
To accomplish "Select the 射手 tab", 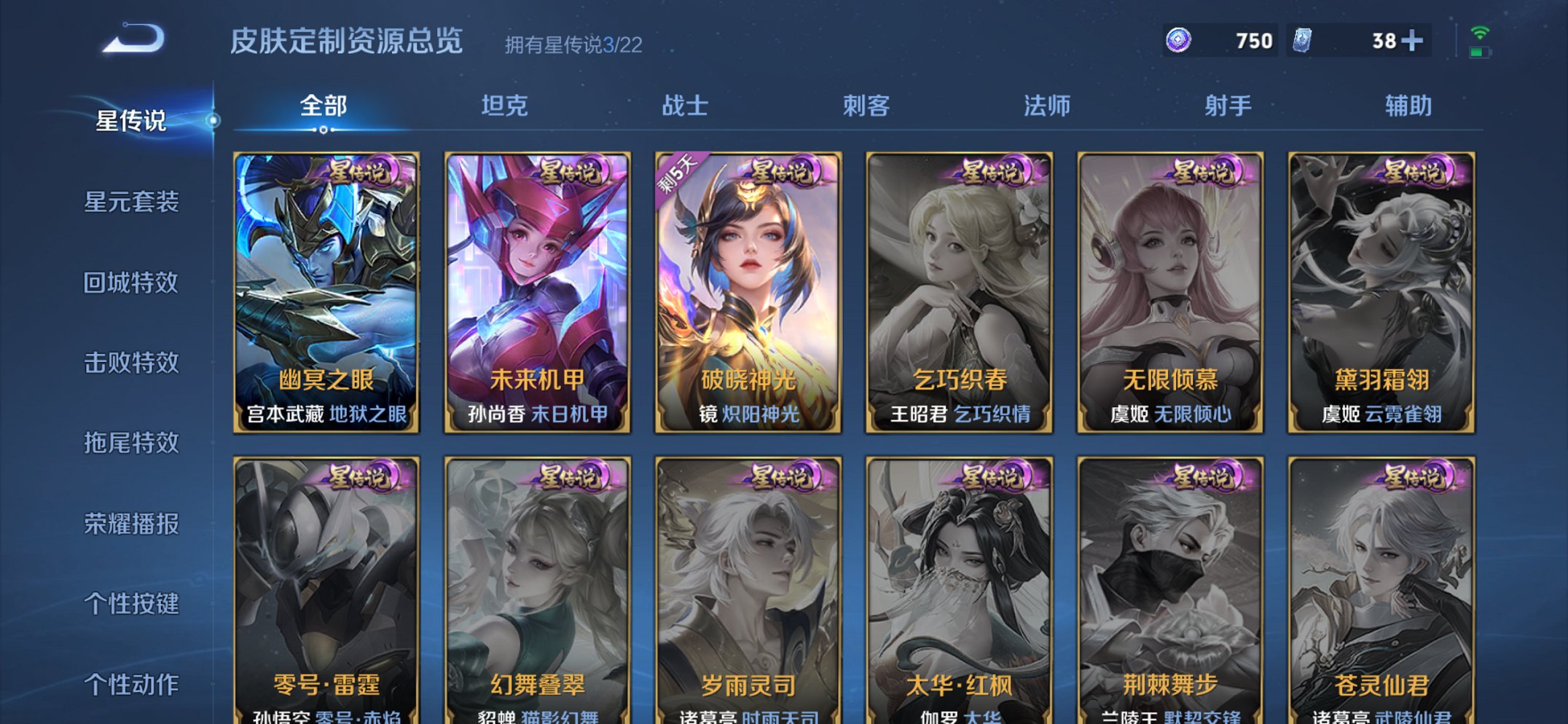I will coord(1230,106).
